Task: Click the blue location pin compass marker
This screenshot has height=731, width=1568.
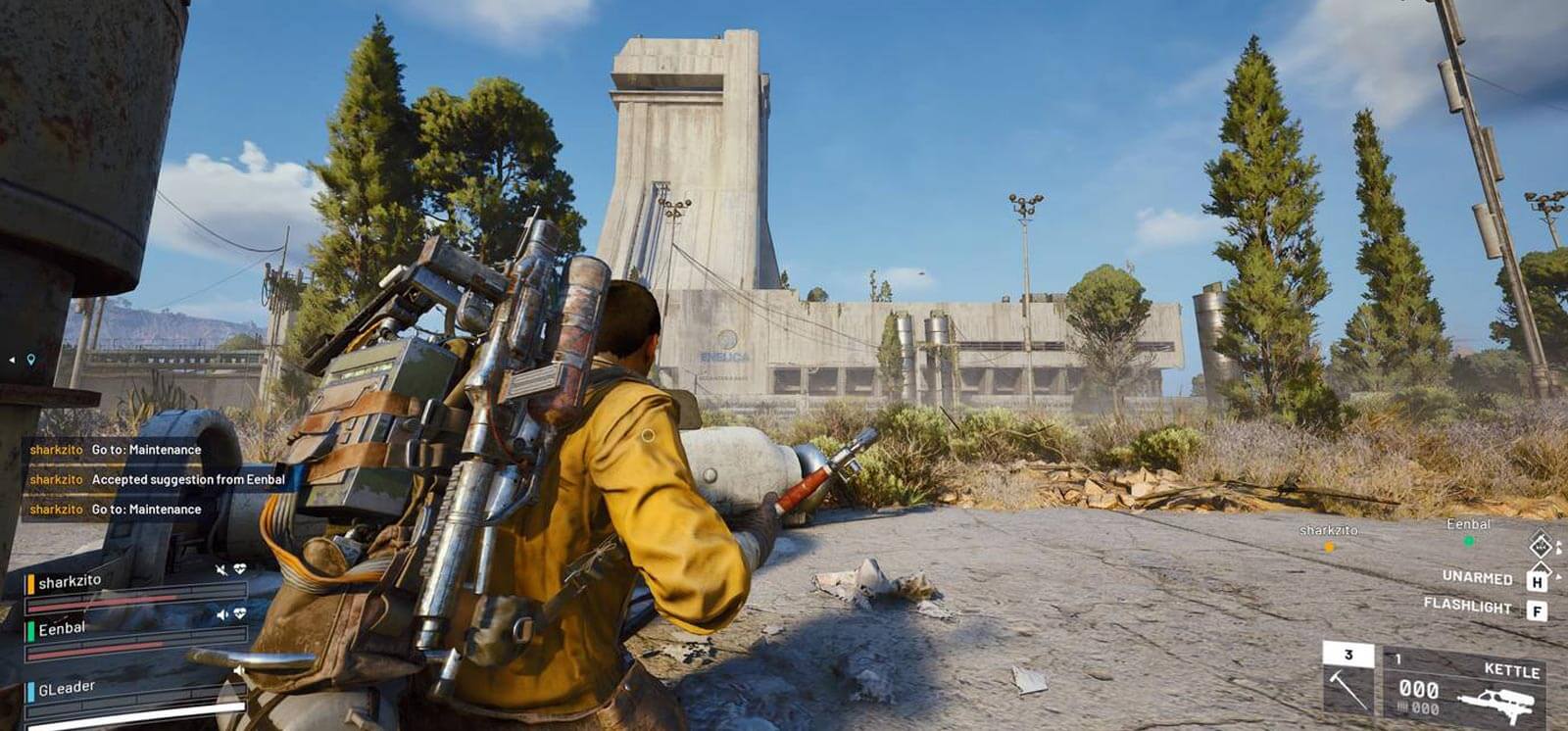Action: point(30,360)
